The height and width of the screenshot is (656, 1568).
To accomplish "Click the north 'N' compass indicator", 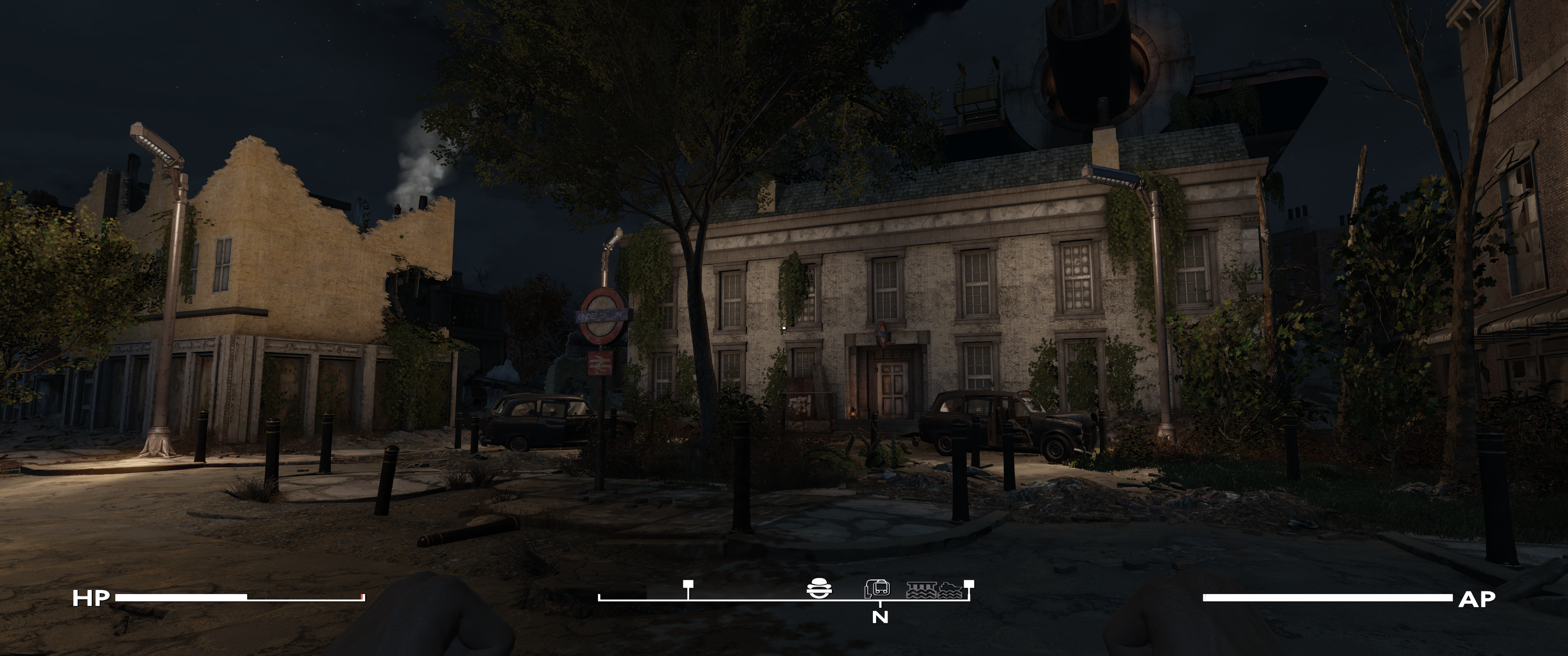I will pyautogui.click(x=880, y=617).
